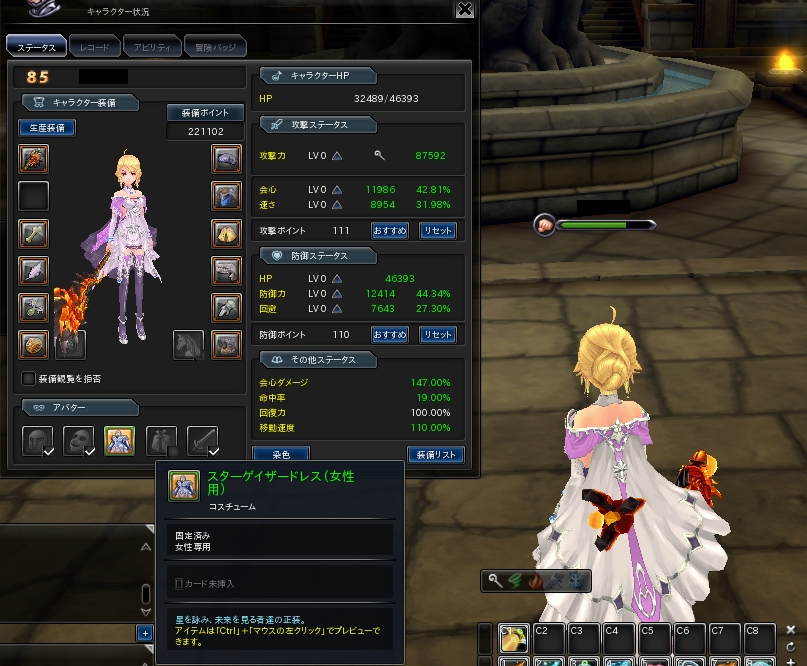Raise the 攻撃力 level arrow
Screen dimensions: 807x666
(337, 156)
